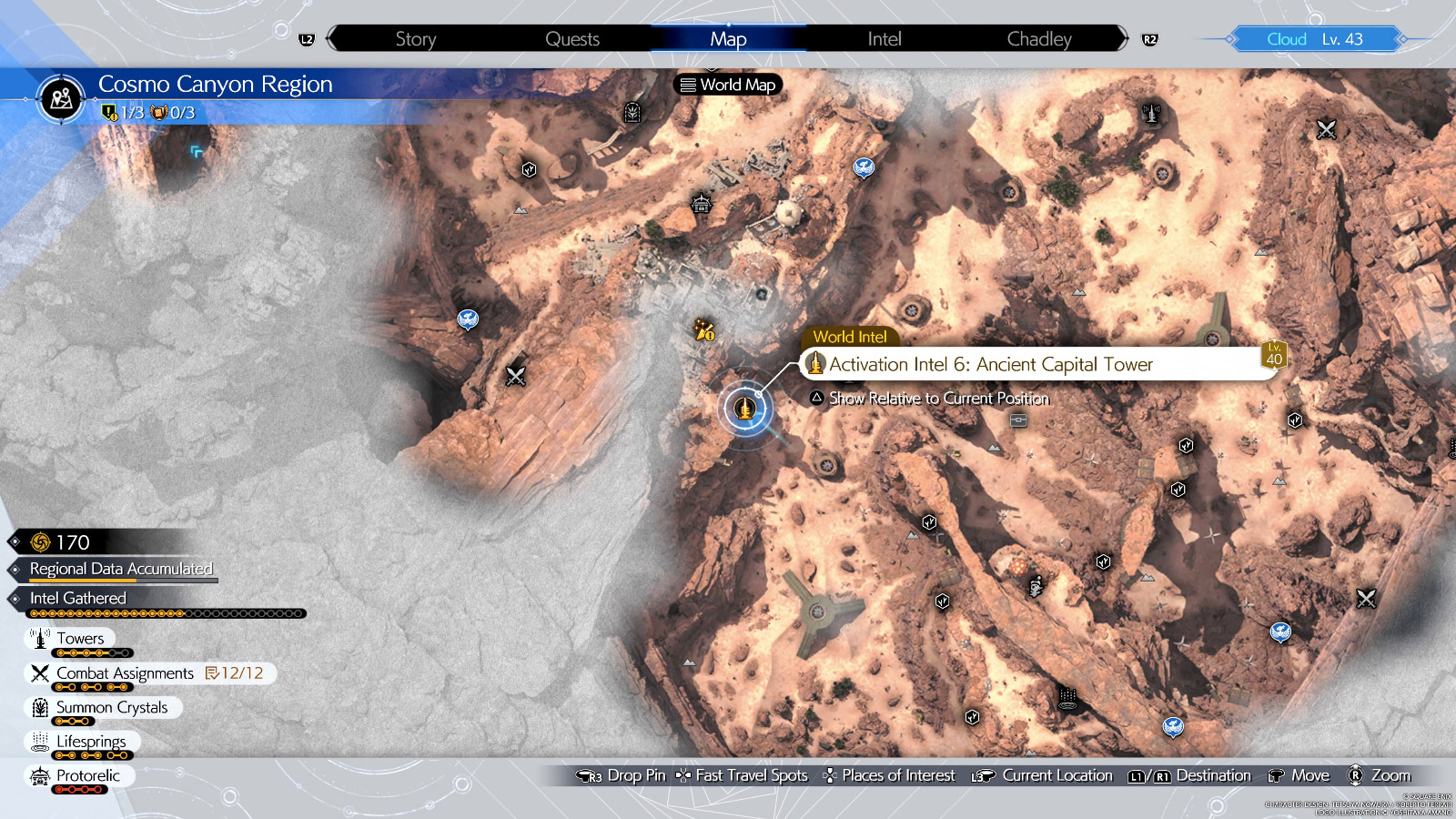Expand the Regional Data Accumulated entry
This screenshot has width=1456, height=819.
tap(123, 569)
